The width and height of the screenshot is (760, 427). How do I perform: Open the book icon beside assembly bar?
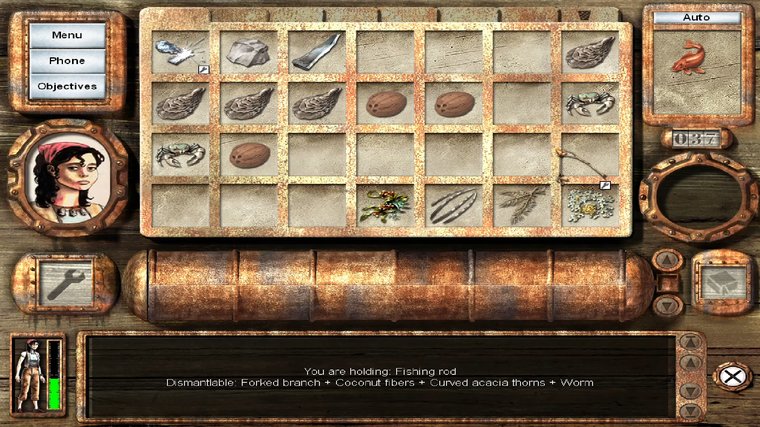(722, 284)
